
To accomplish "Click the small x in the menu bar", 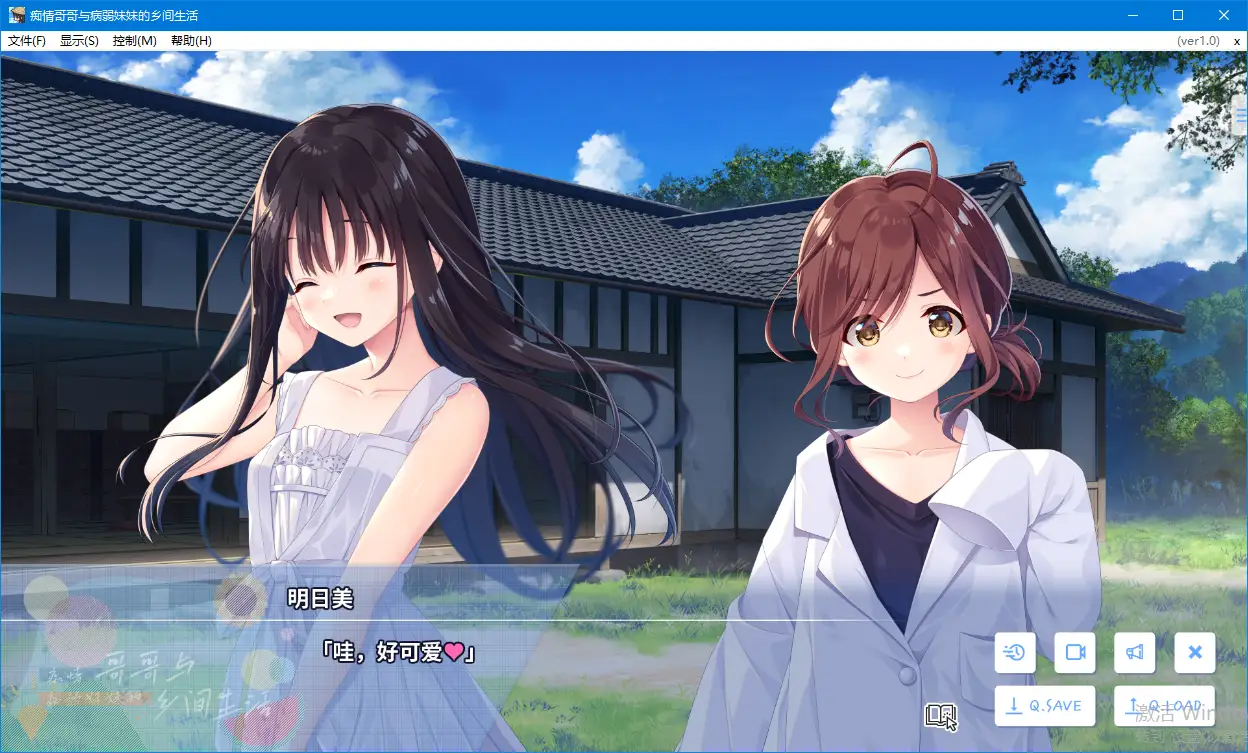I will coord(1237,41).
